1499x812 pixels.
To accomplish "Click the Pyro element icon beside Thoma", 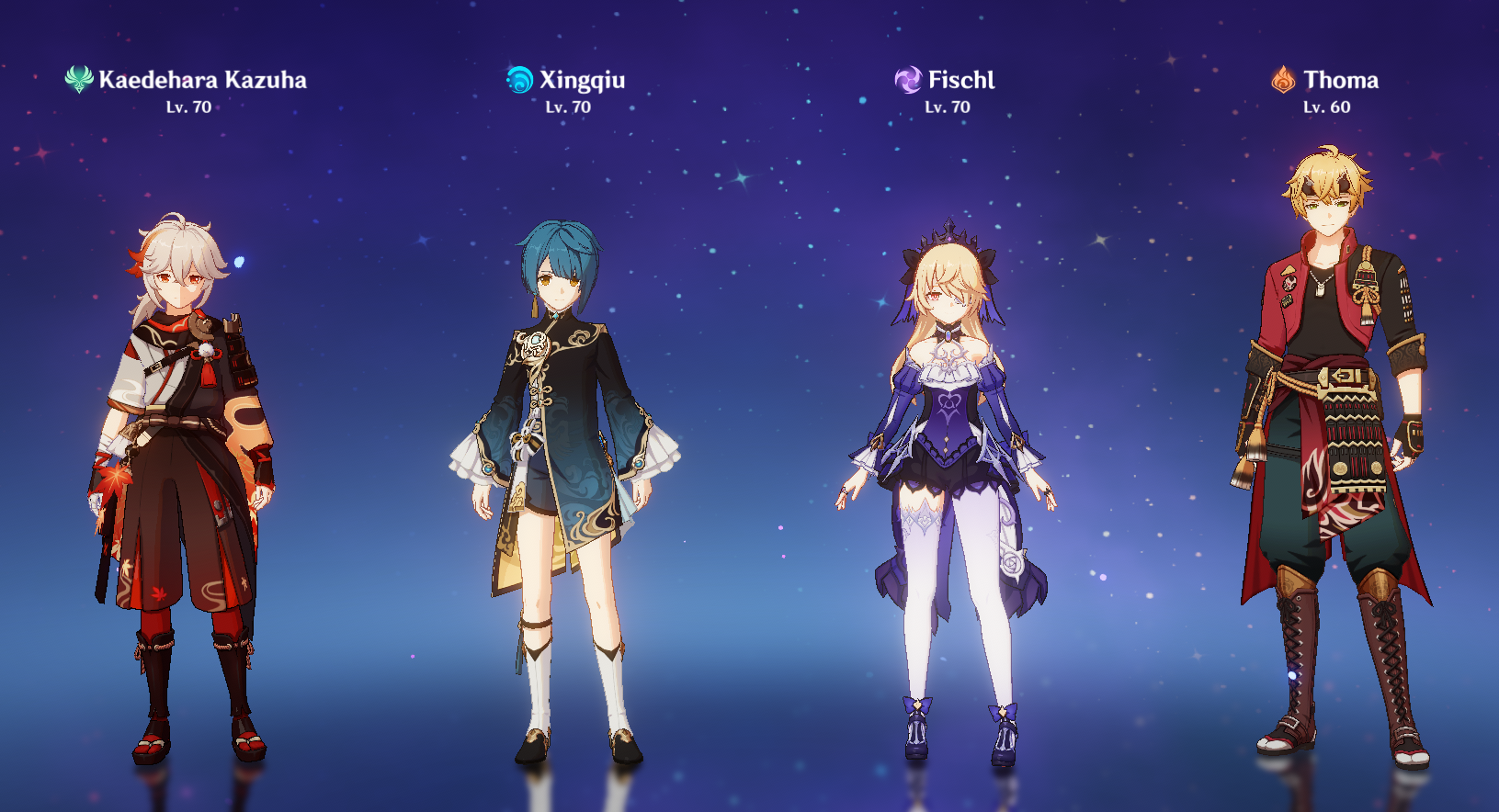I will point(1285,80).
